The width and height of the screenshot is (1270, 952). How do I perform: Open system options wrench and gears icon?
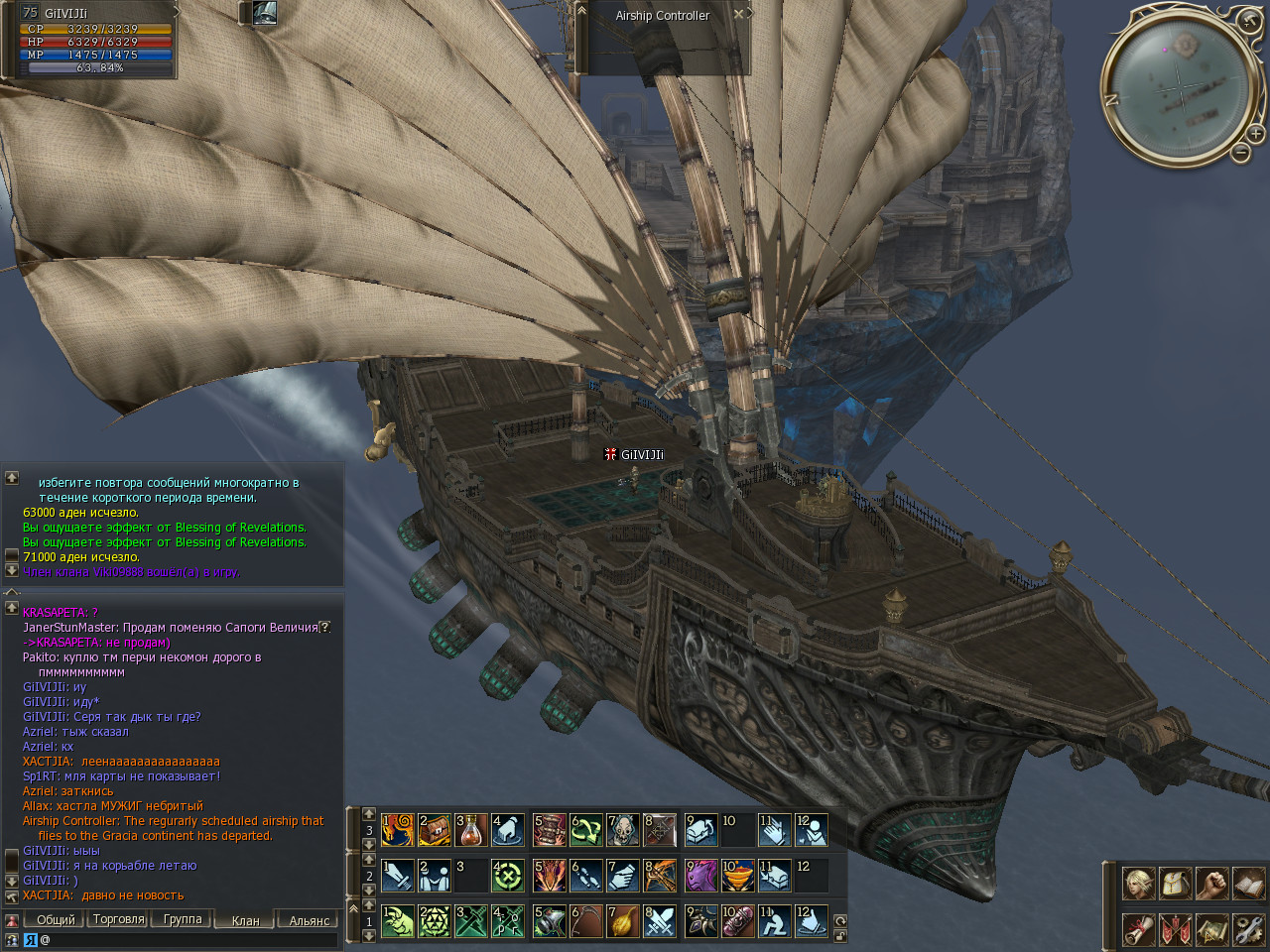click(1248, 929)
